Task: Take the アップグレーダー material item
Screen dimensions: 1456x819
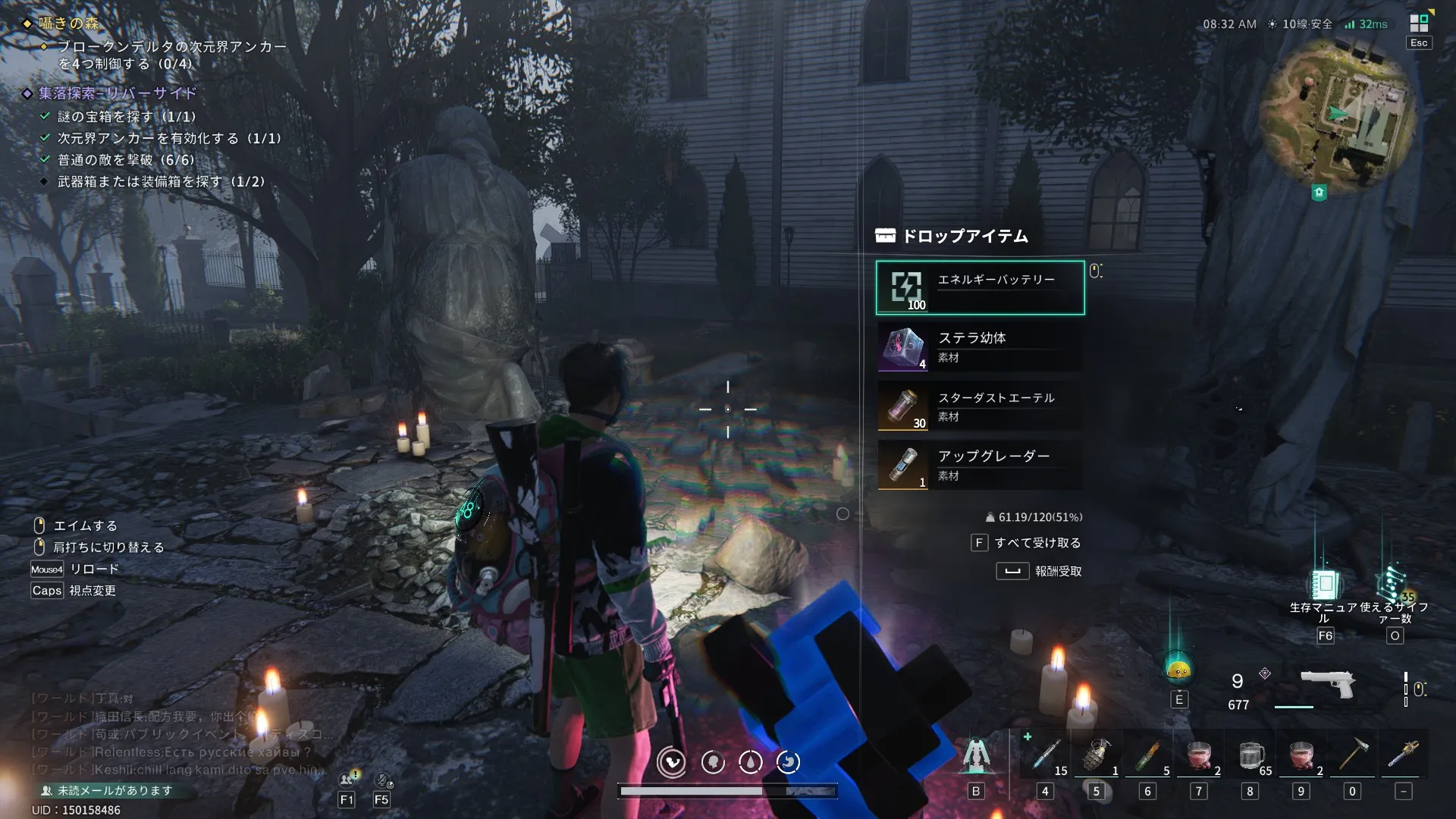Action: pos(980,465)
